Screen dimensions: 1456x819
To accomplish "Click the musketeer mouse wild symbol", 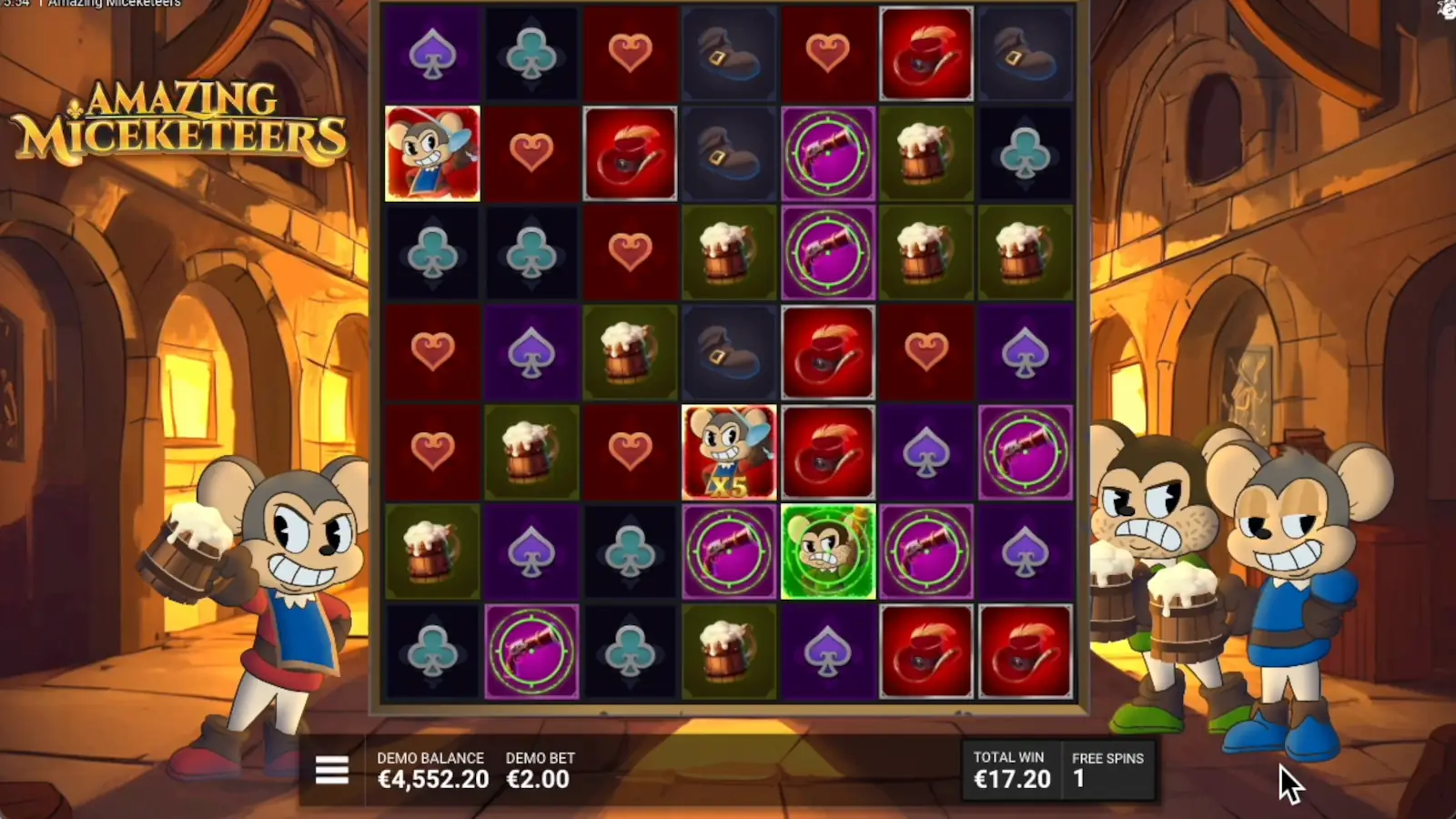I will 431,151.
